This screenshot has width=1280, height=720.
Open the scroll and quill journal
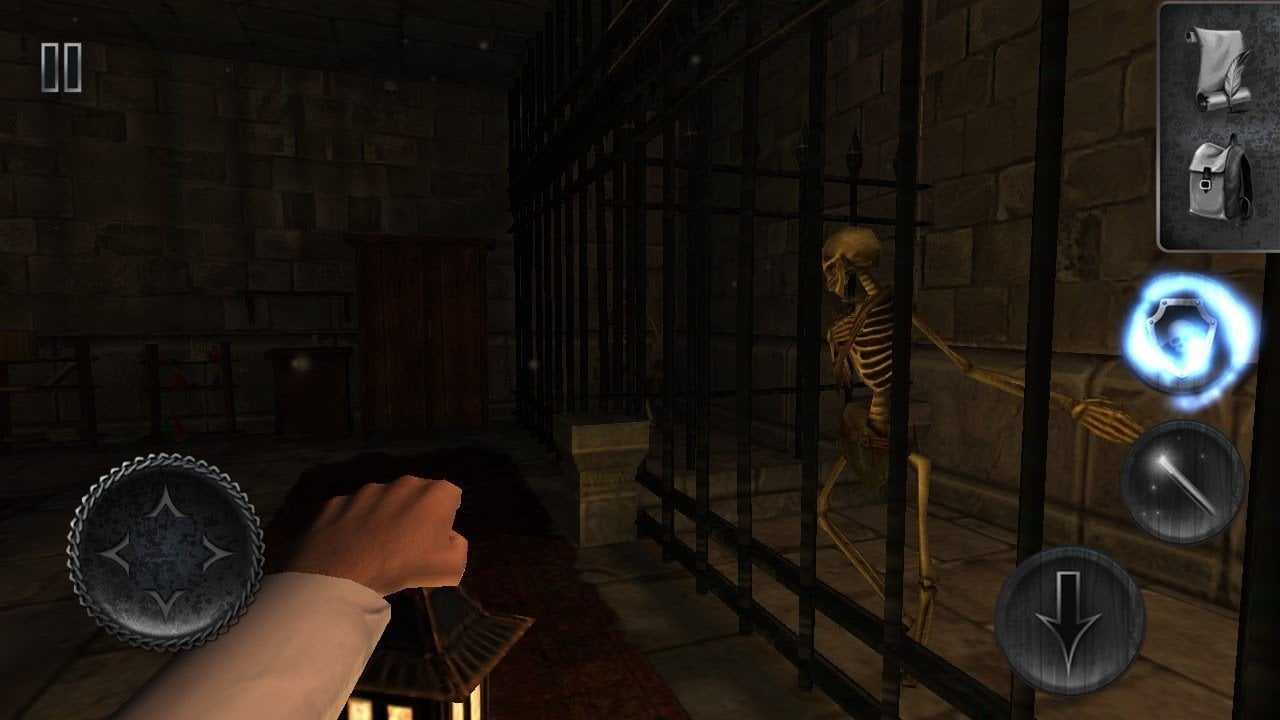tap(1218, 66)
